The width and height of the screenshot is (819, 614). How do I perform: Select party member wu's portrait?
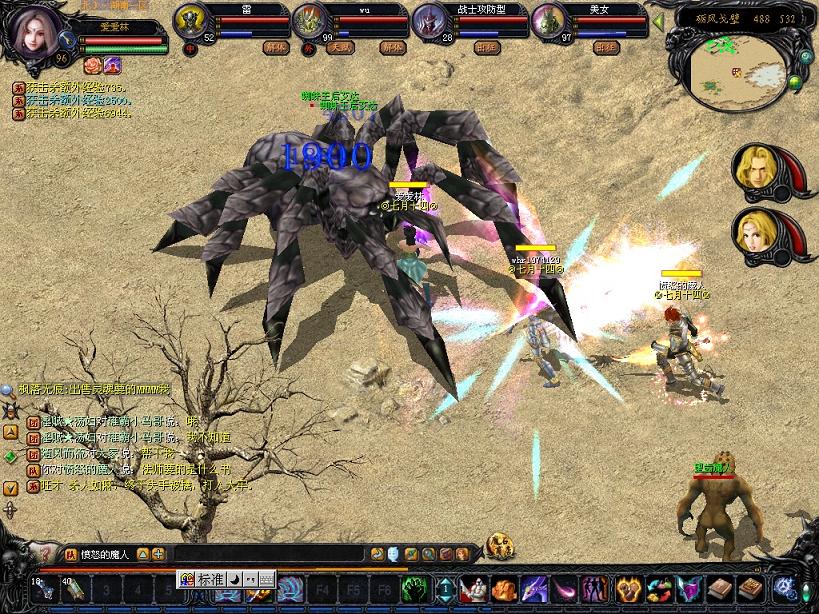(310, 20)
